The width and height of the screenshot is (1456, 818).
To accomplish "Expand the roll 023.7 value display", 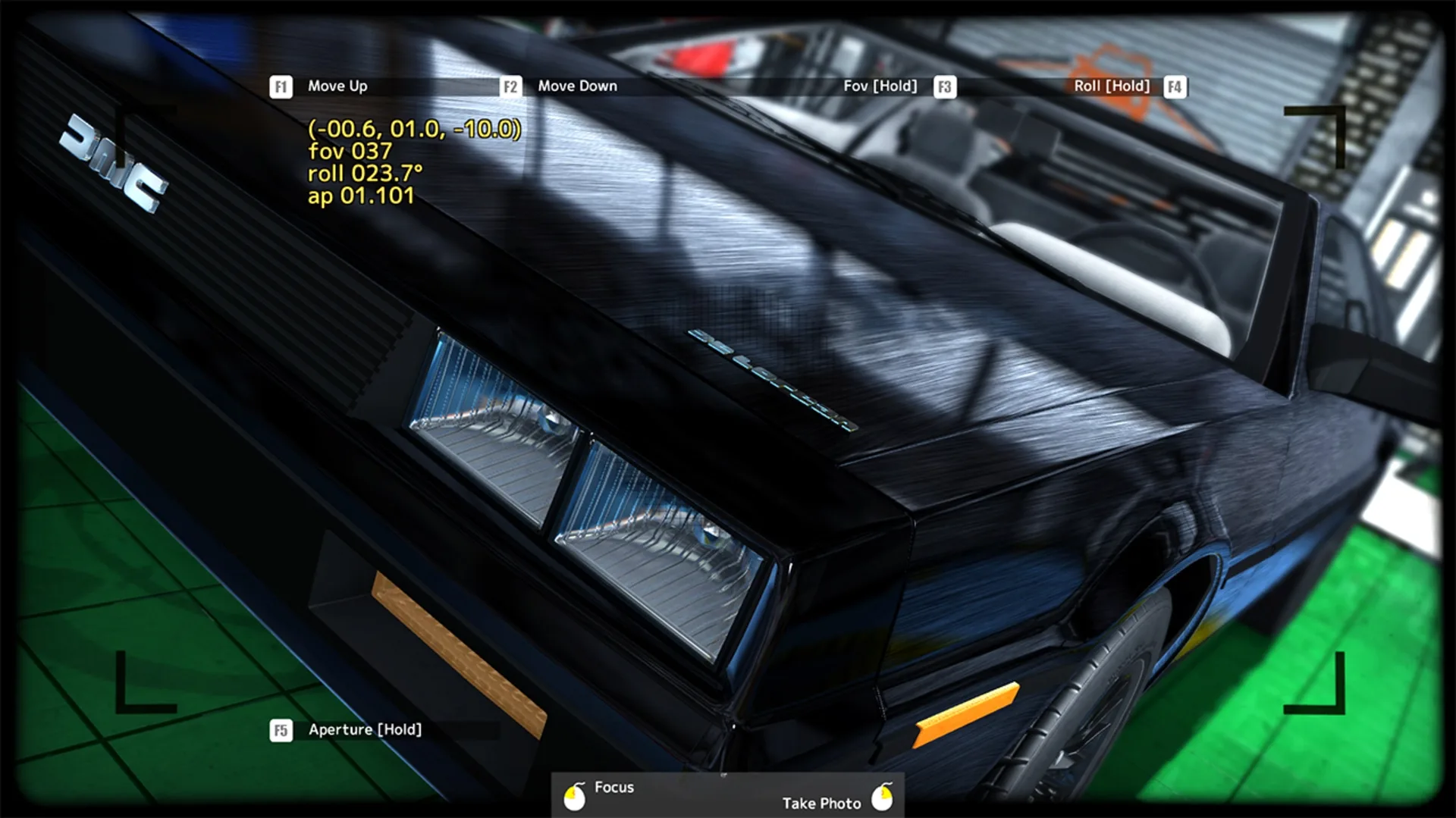I will coord(364,174).
